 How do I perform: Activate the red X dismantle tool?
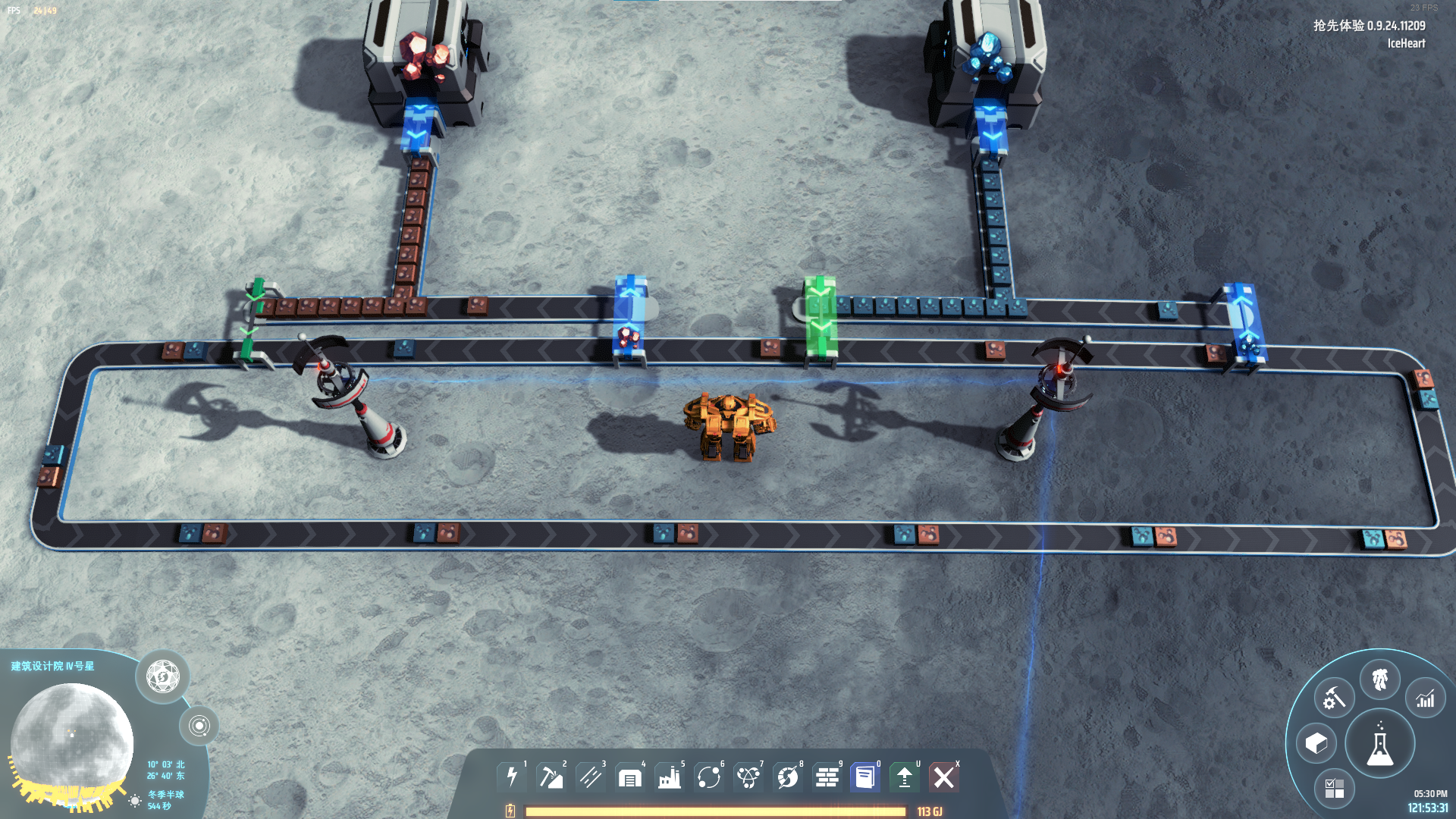(944, 777)
